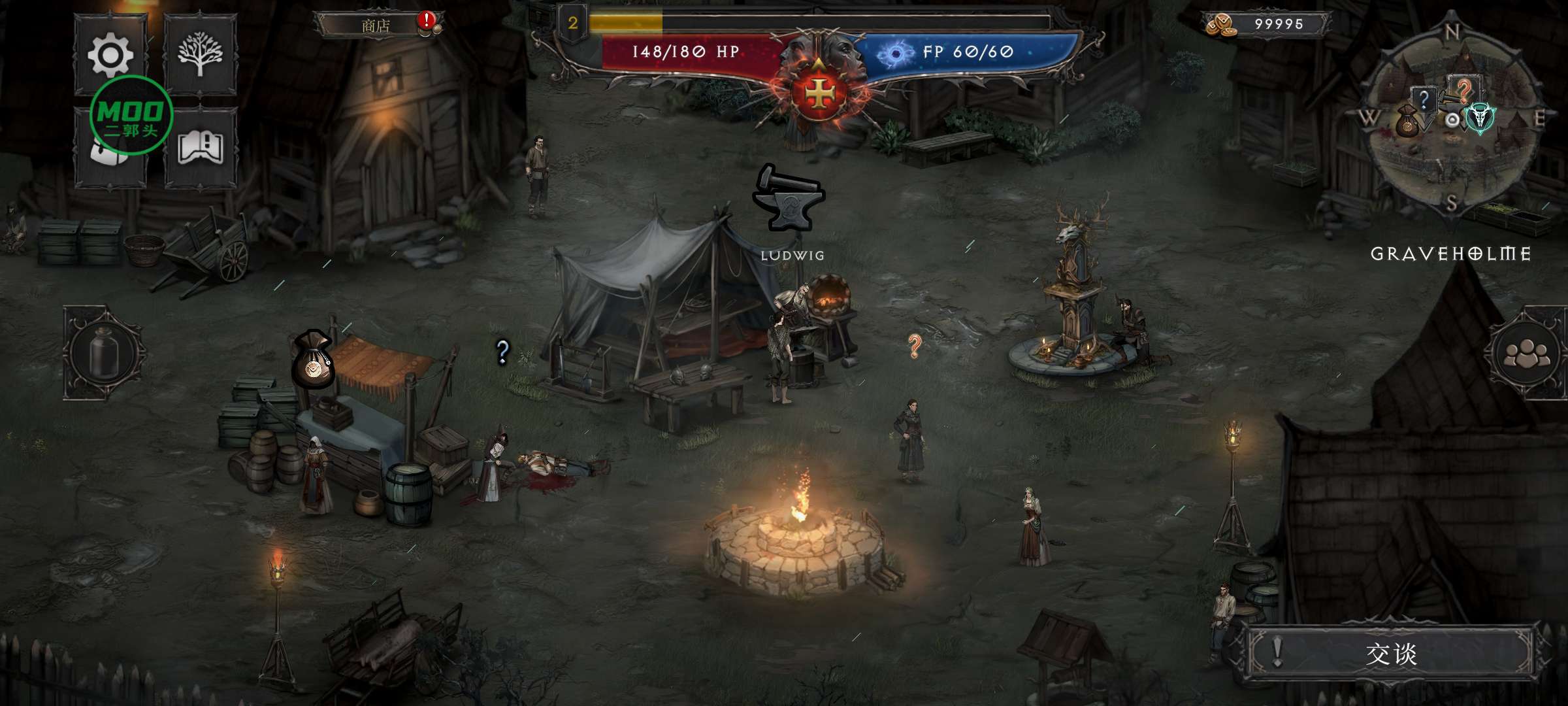Screen dimensions: 1568x706
Task: Select the merchant money bag marker
Action: 313,360
